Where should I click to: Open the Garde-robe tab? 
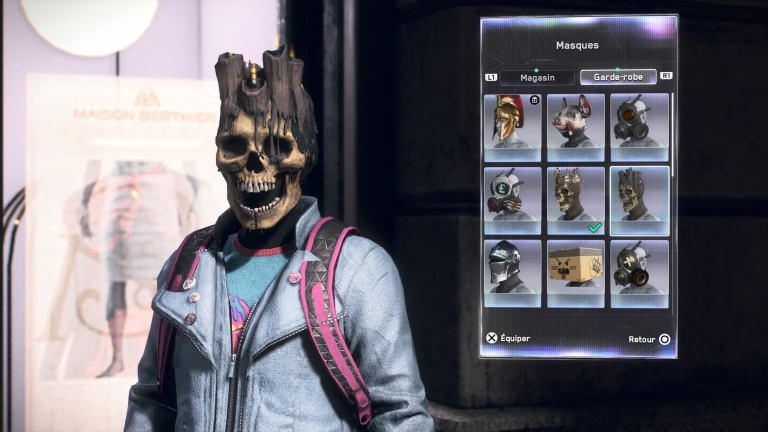coord(618,77)
